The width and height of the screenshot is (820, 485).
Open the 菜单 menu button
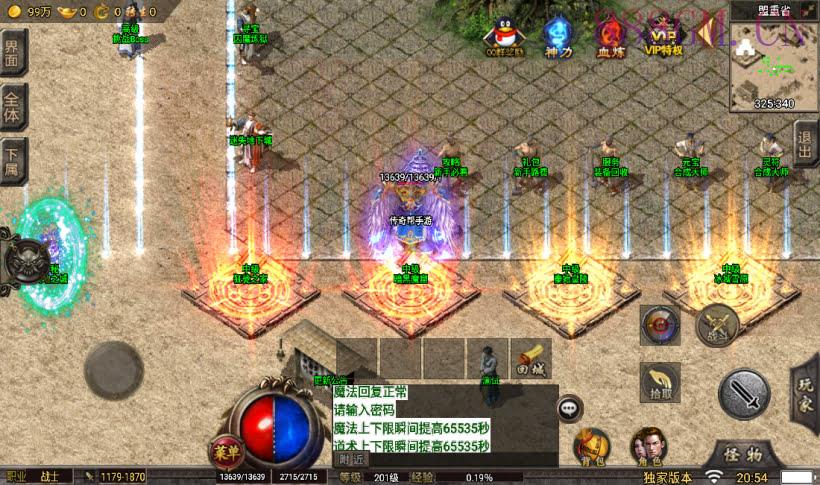(225, 452)
